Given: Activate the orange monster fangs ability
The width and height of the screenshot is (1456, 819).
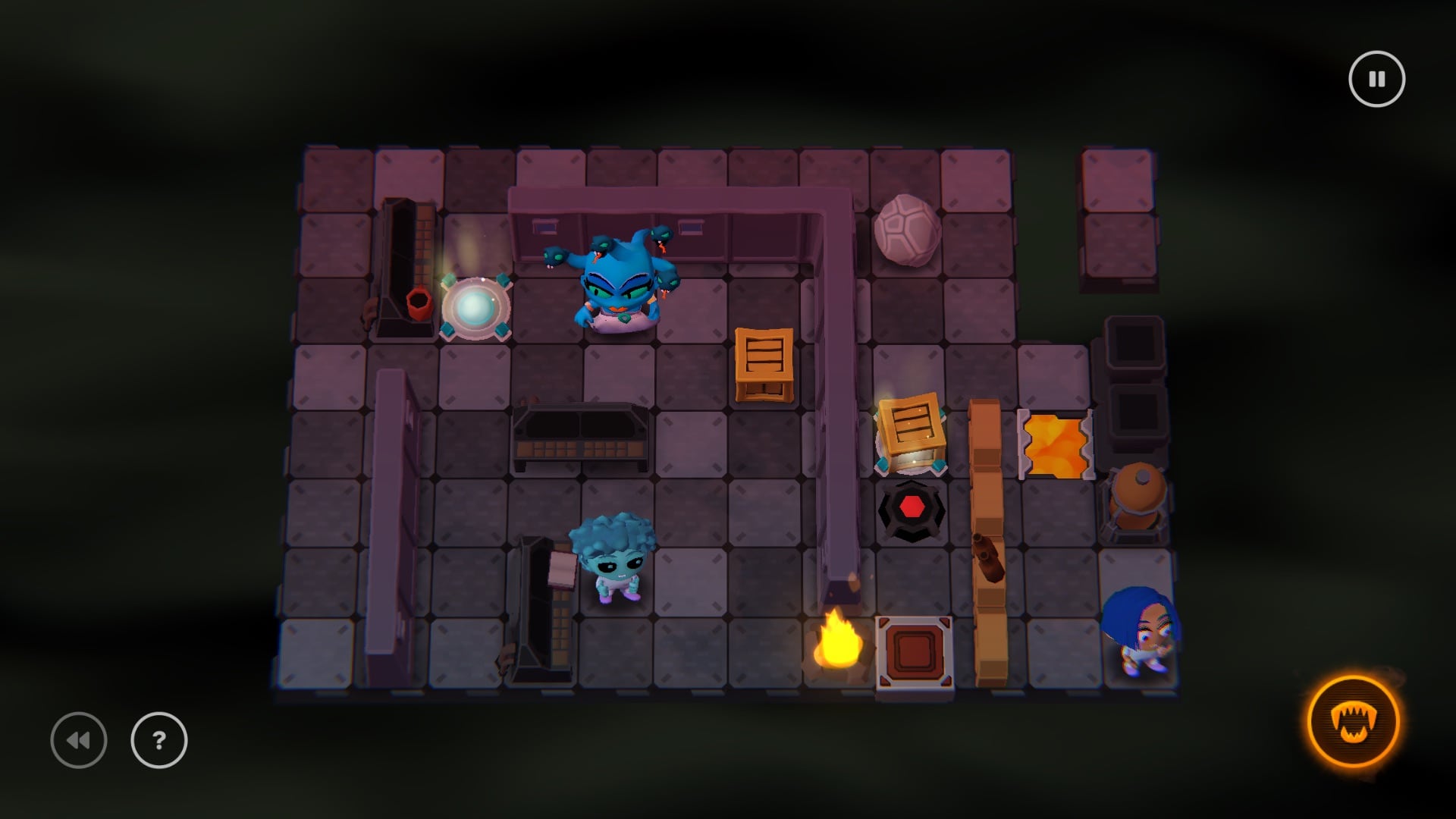Looking at the screenshot, I should tap(1354, 721).
